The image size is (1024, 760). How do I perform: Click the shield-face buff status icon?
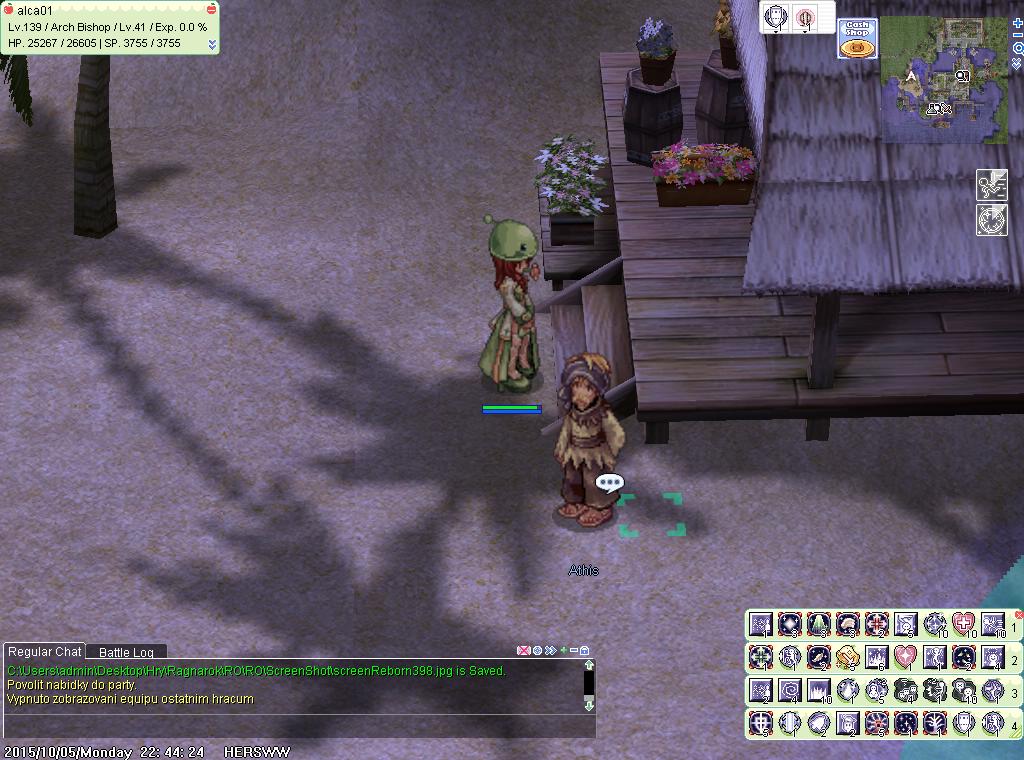pos(776,17)
